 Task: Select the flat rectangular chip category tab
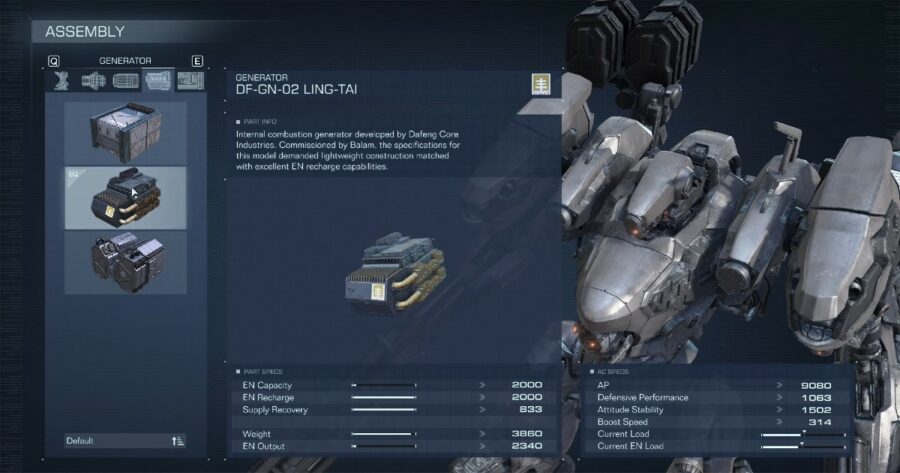126,81
